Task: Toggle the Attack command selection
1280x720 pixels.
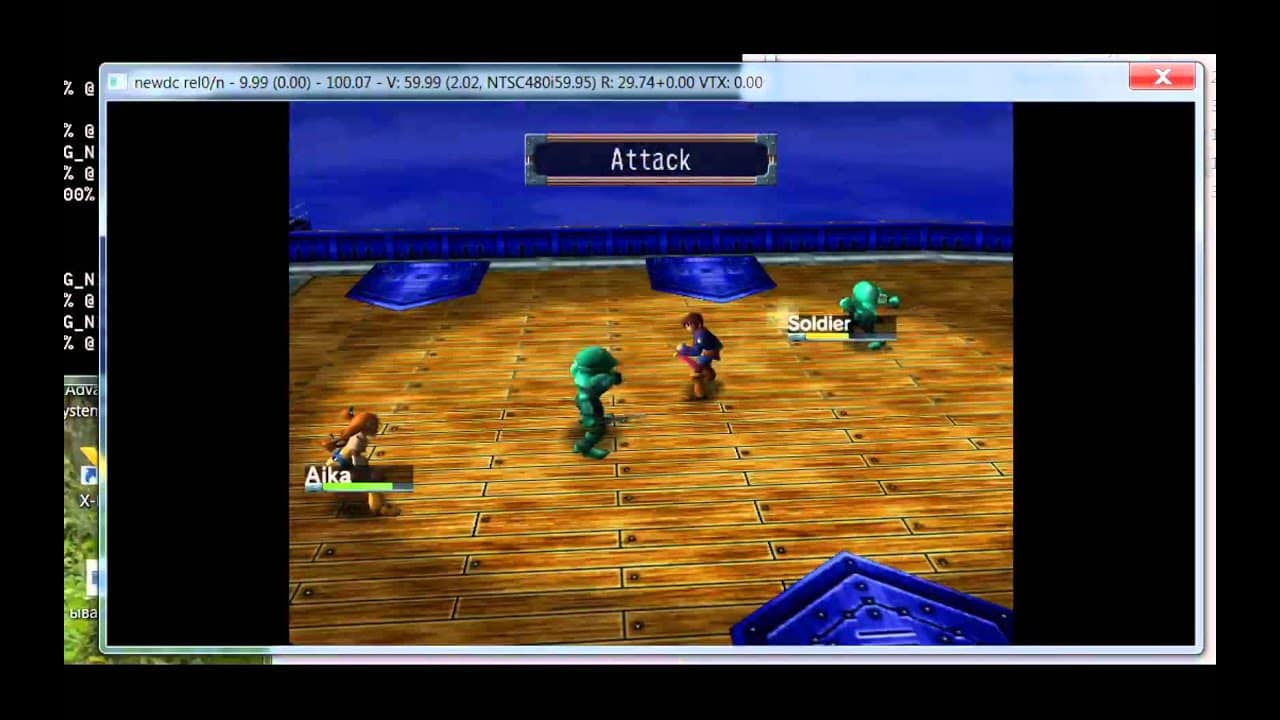Action: tap(650, 159)
